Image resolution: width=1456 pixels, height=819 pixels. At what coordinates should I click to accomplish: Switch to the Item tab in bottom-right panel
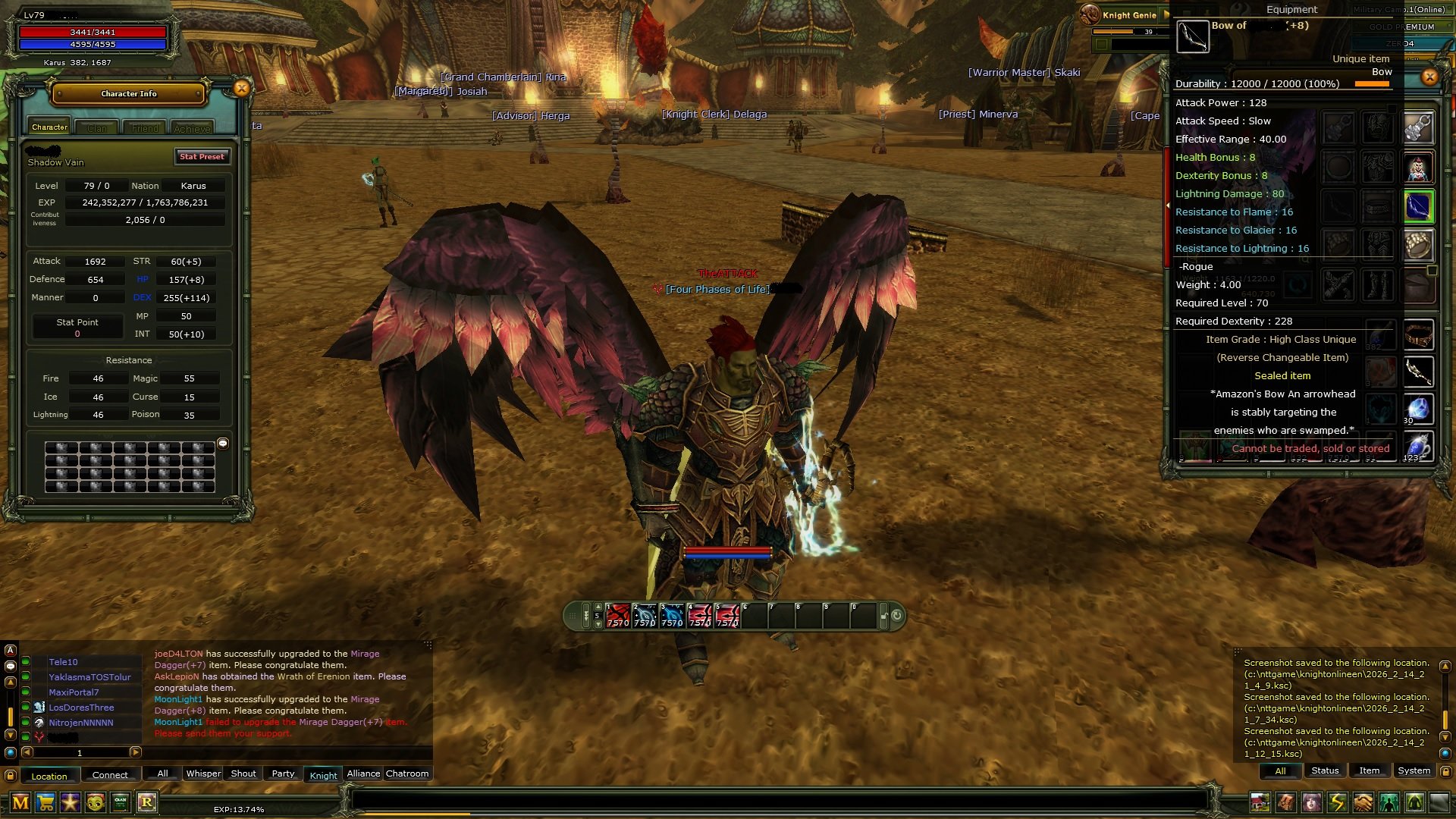click(1369, 770)
